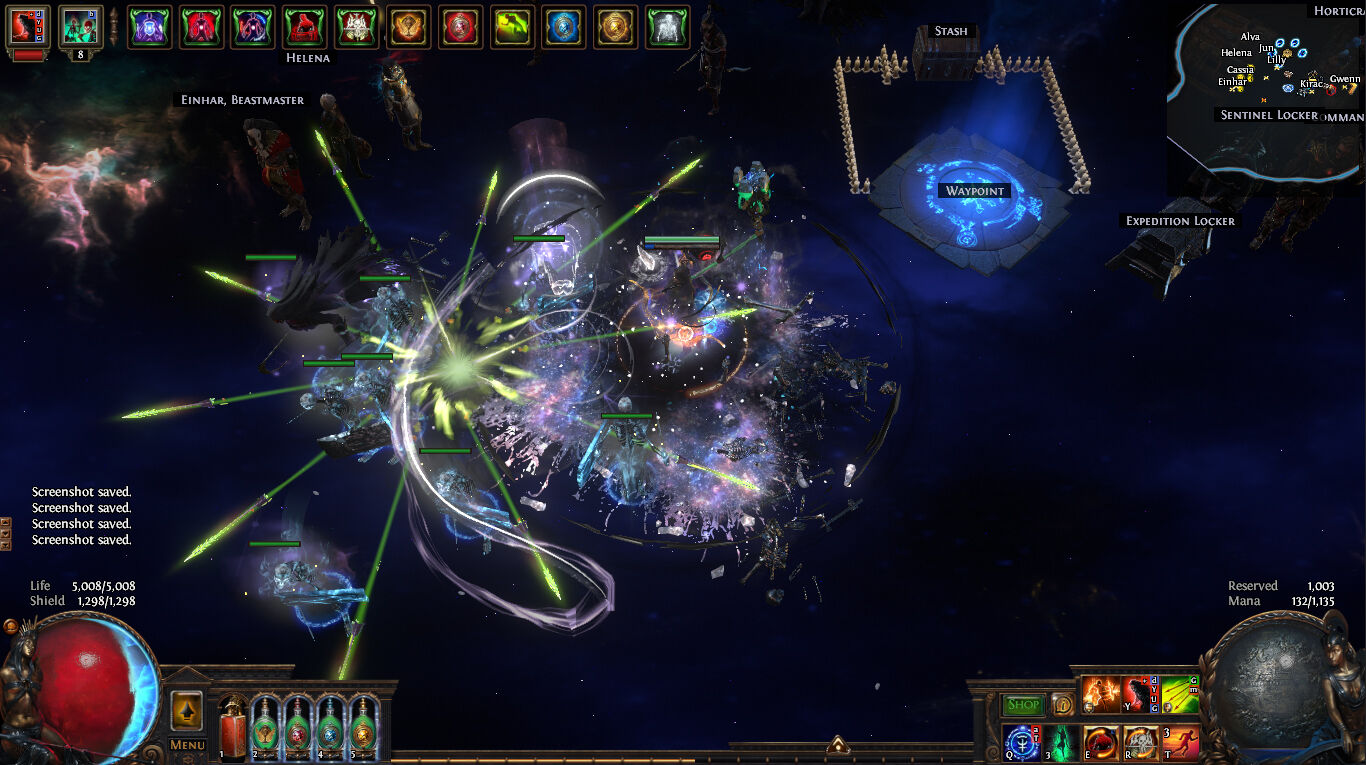Open the Menu button
This screenshot has width=1366, height=765.
coord(187,744)
